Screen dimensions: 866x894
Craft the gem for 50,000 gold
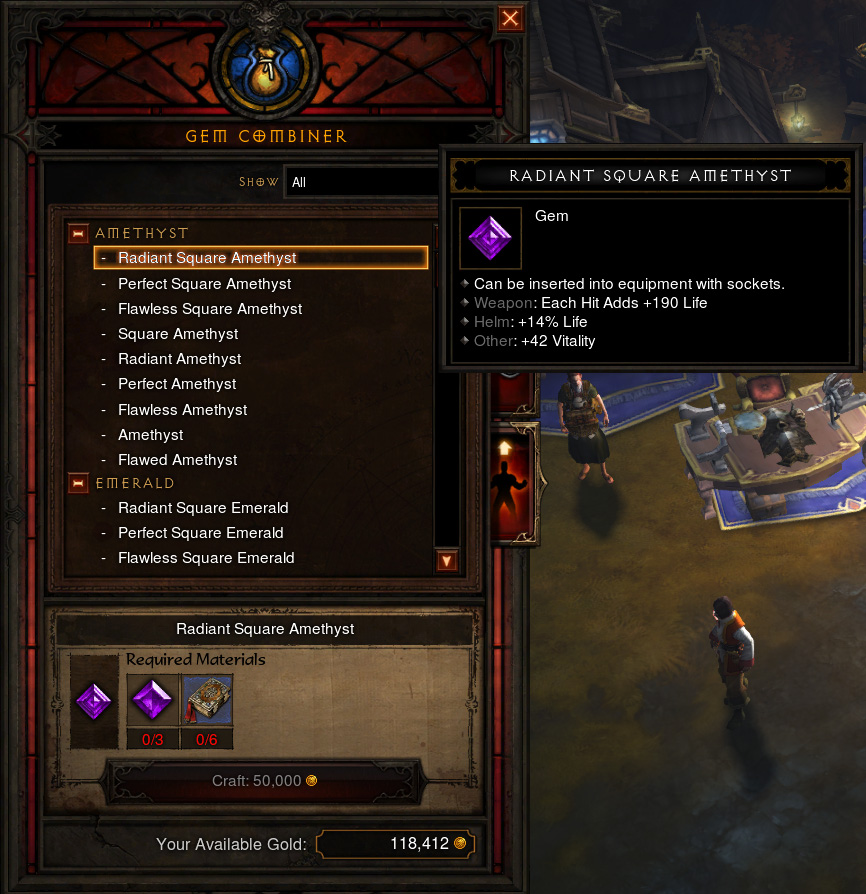coord(264,780)
